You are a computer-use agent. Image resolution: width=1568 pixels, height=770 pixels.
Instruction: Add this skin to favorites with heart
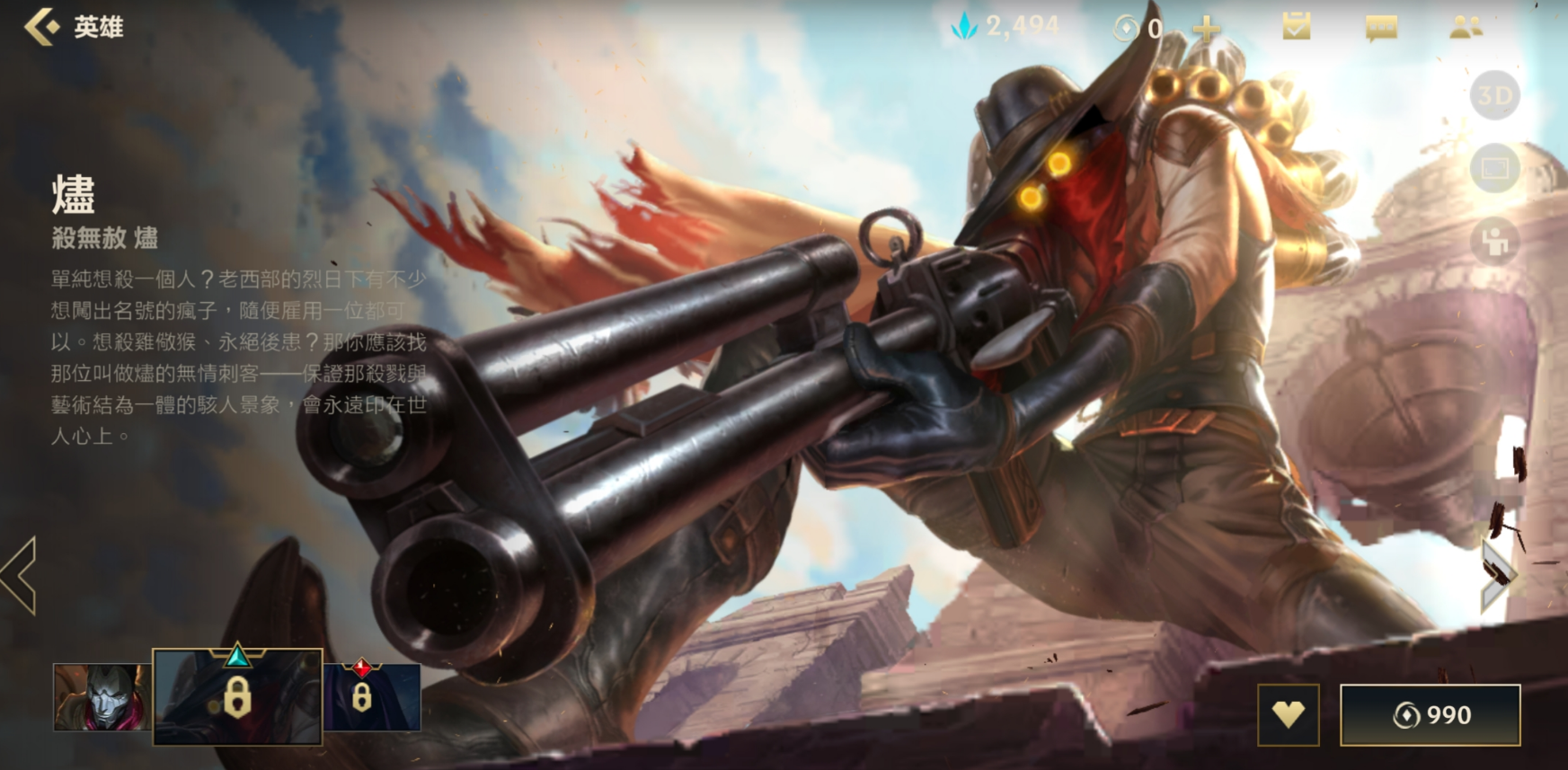(1288, 715)
